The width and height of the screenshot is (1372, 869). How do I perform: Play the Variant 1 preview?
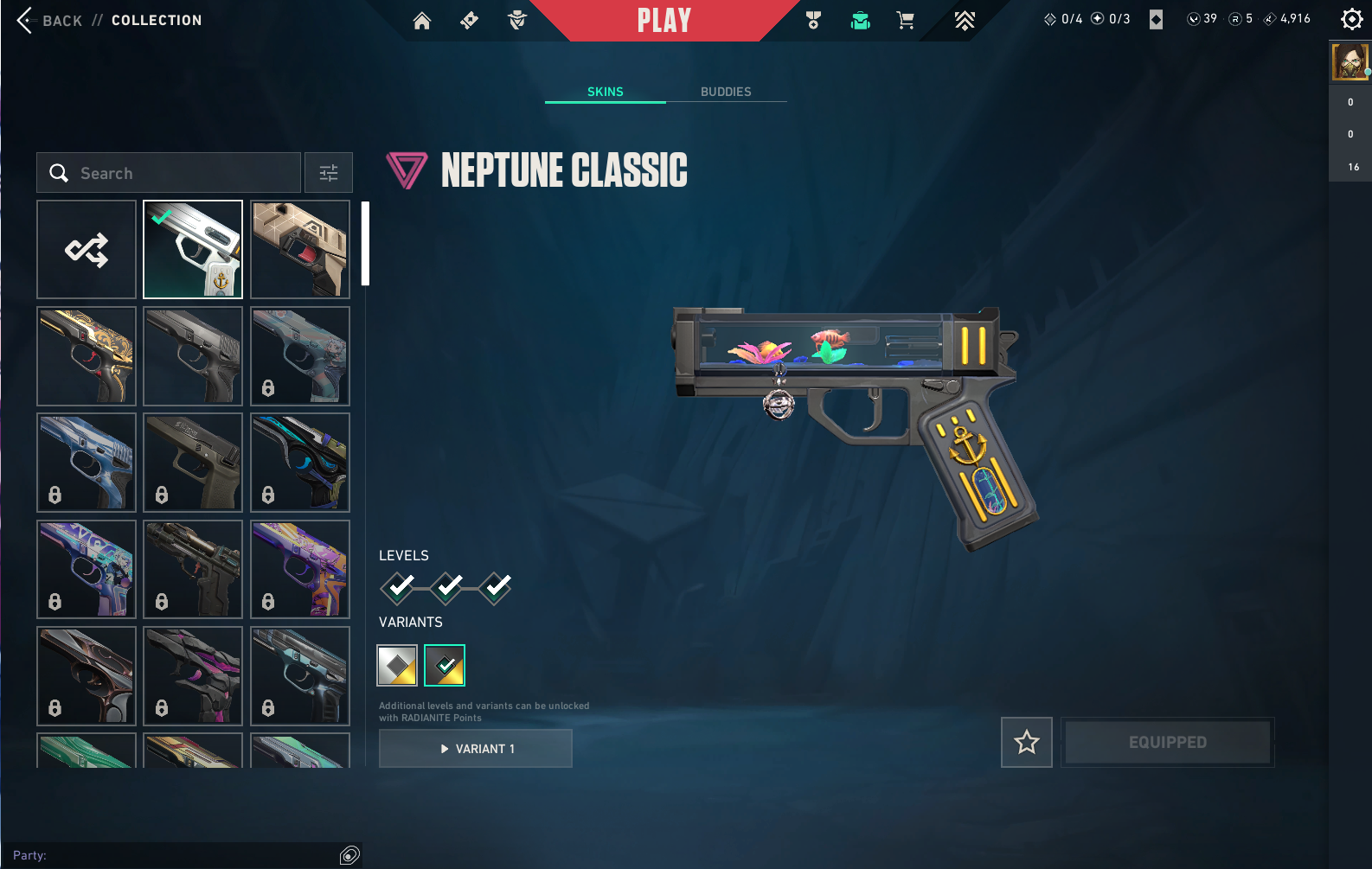pos(476,749)
